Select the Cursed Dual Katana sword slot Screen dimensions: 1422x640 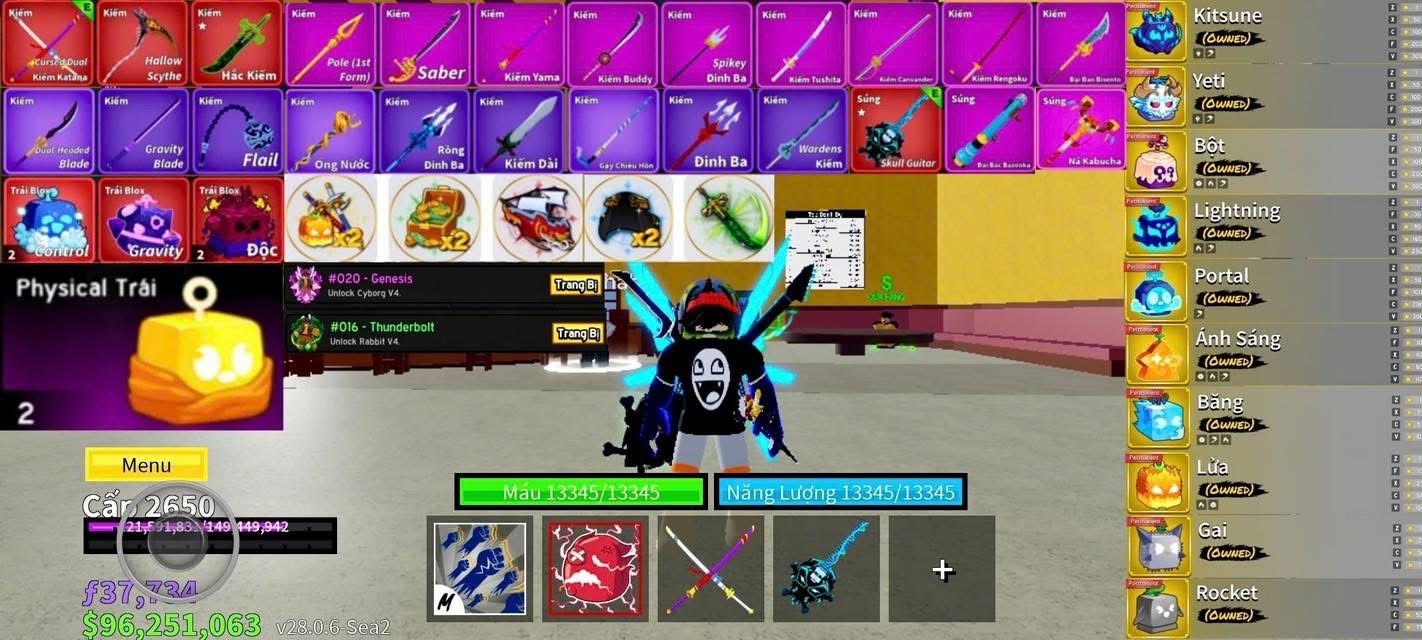(x=47, y=44)
